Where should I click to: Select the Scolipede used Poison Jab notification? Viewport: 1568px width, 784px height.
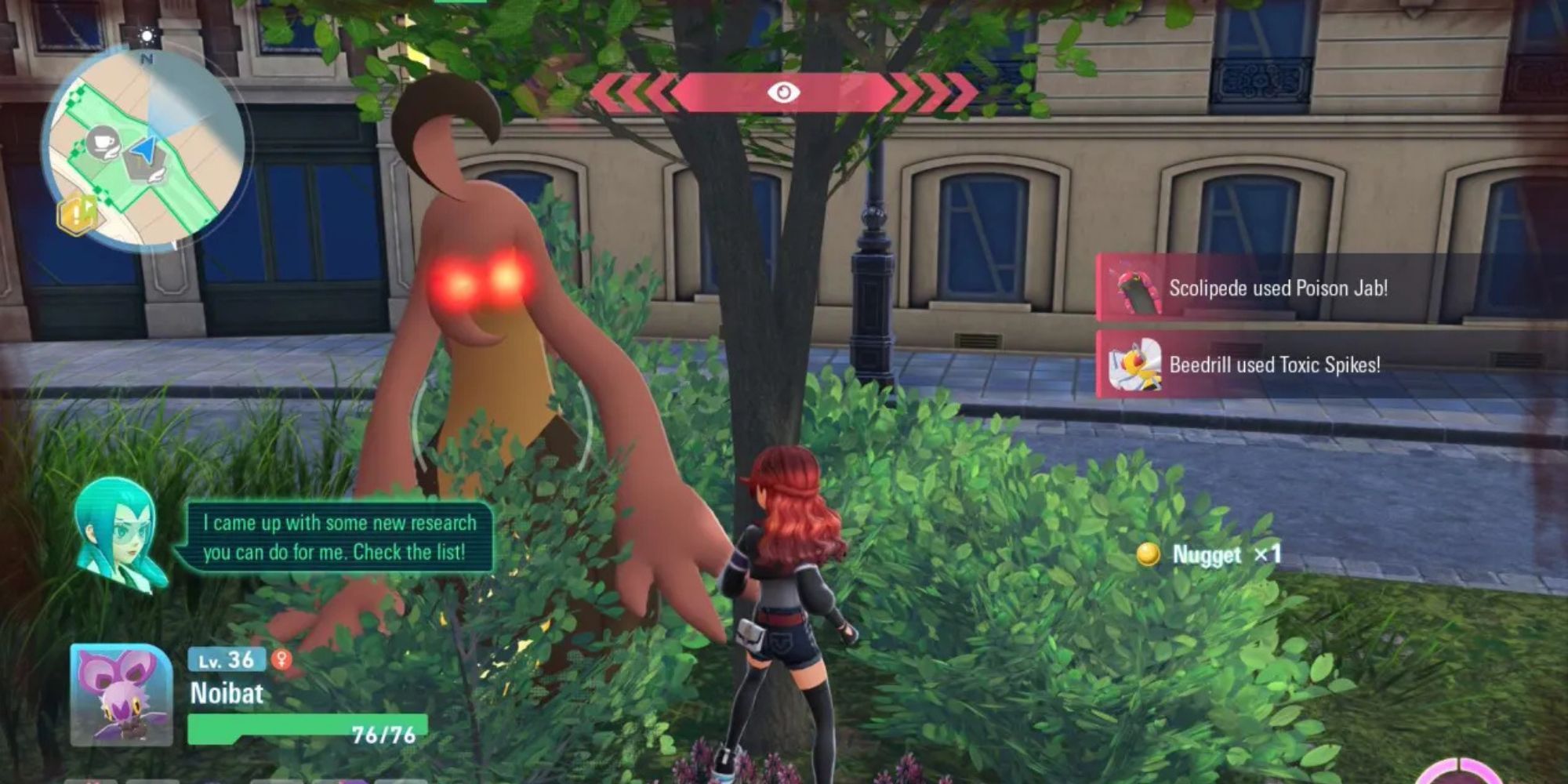[x=1277, y=289]
